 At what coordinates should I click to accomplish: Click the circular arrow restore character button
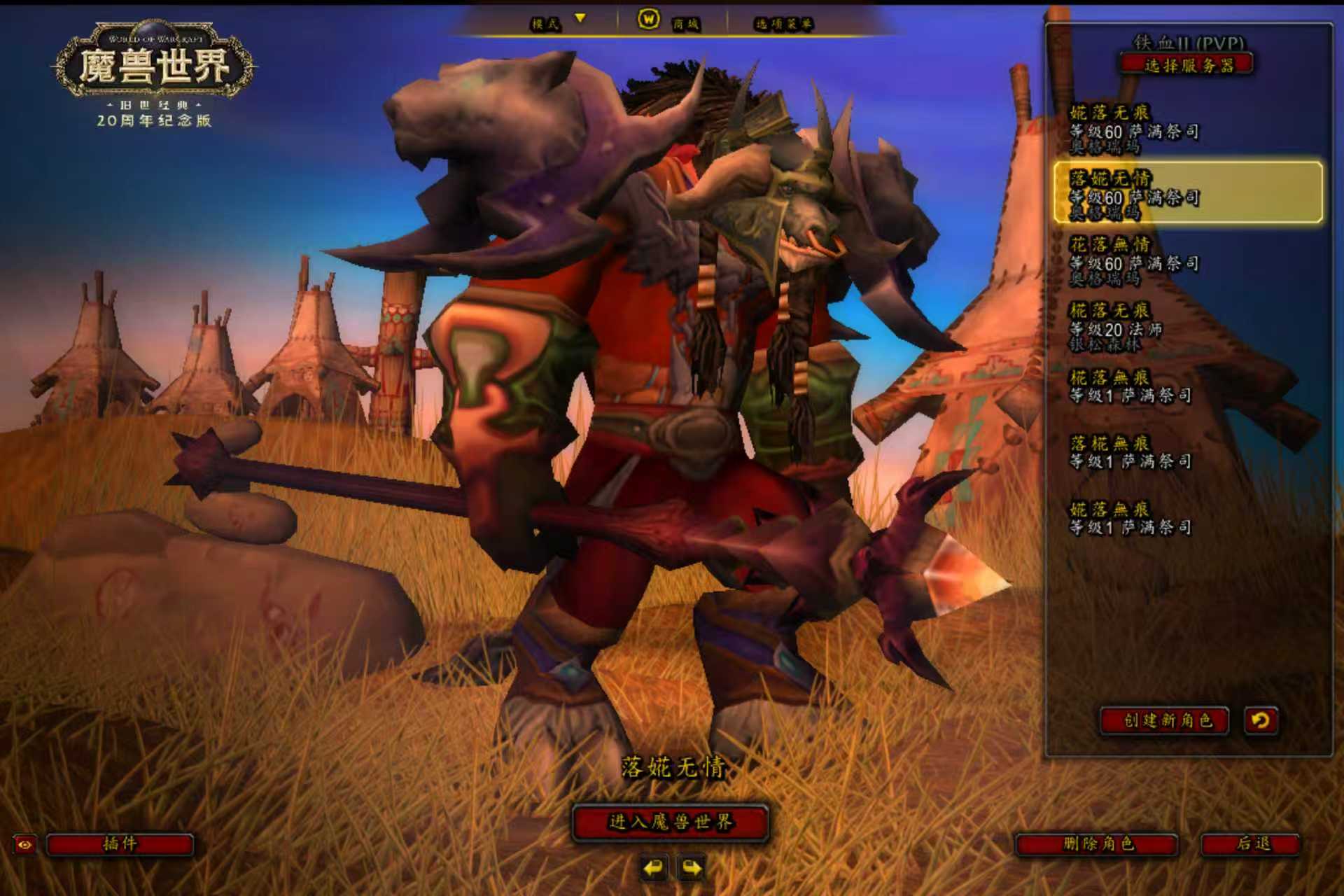(1260, 720)
